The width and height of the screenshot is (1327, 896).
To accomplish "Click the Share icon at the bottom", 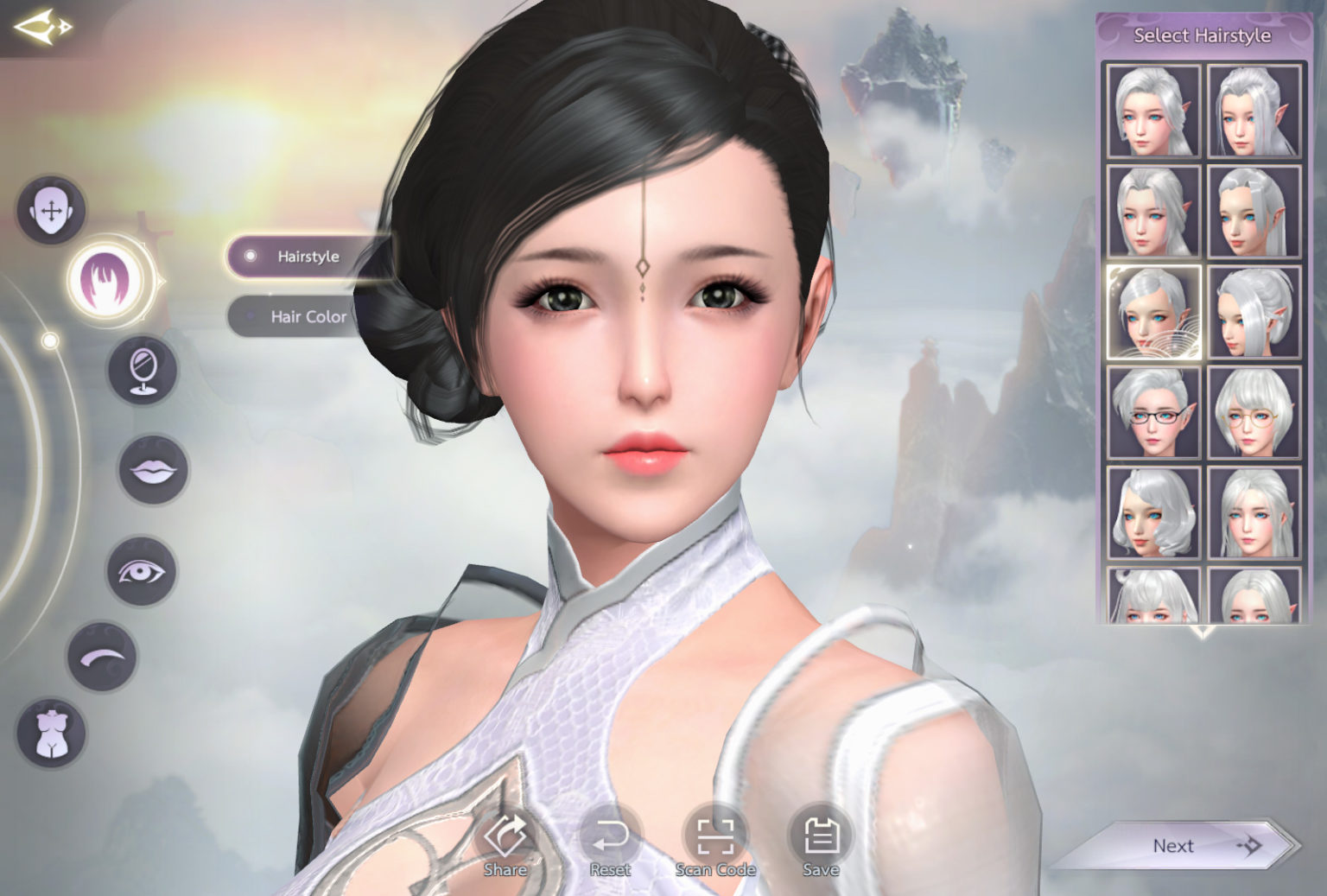I will click(505, 836).
